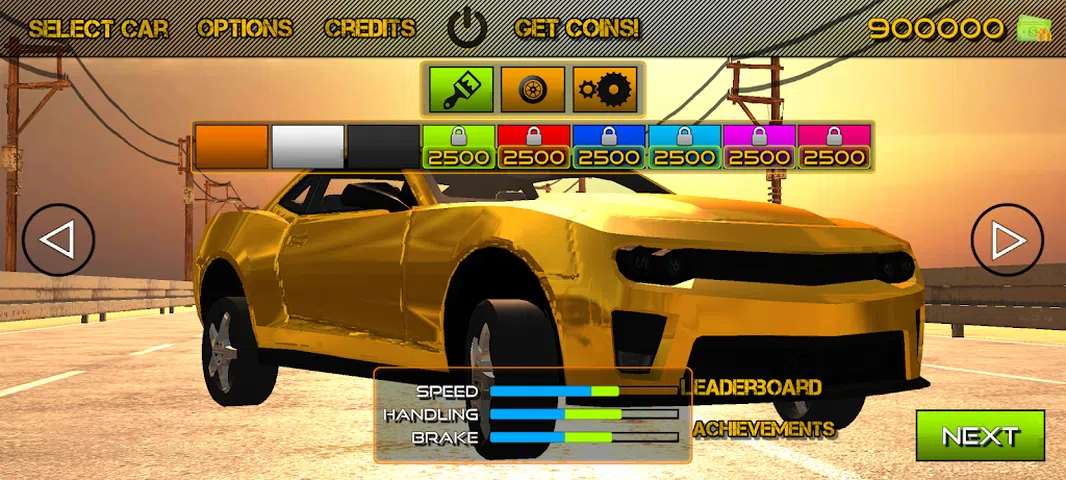Switch to the wheel rims tab

tap(532, 89)
